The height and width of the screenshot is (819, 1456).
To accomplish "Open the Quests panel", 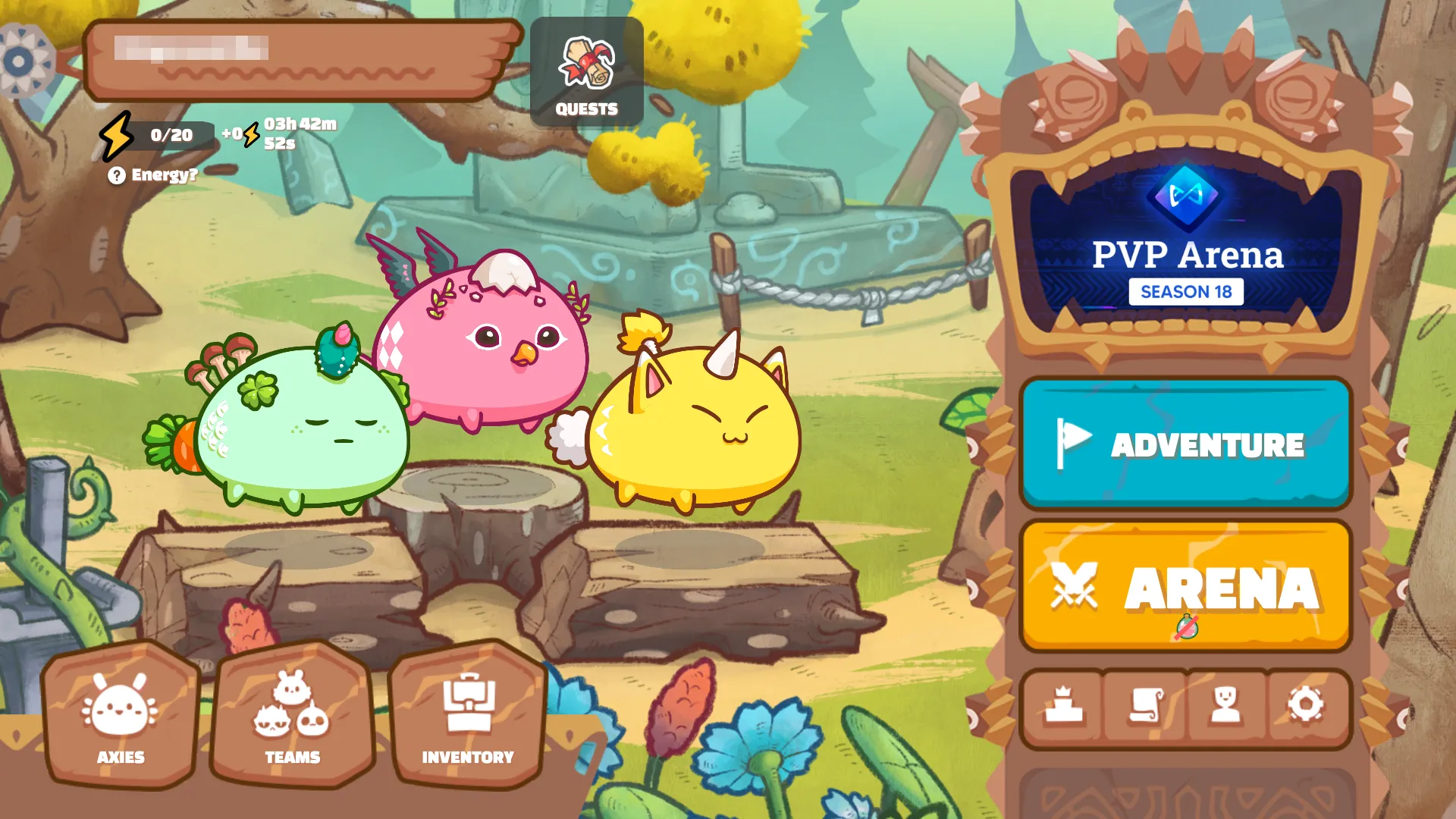I will click(x=586, y=71).
